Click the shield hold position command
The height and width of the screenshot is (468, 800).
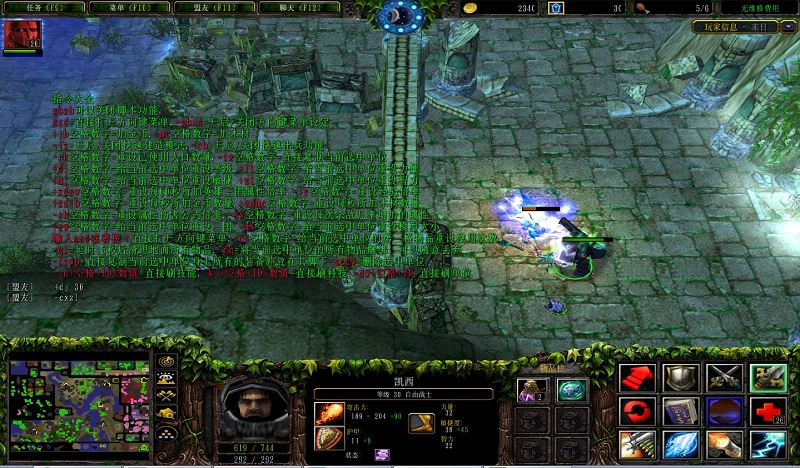(x=678, y=378)
